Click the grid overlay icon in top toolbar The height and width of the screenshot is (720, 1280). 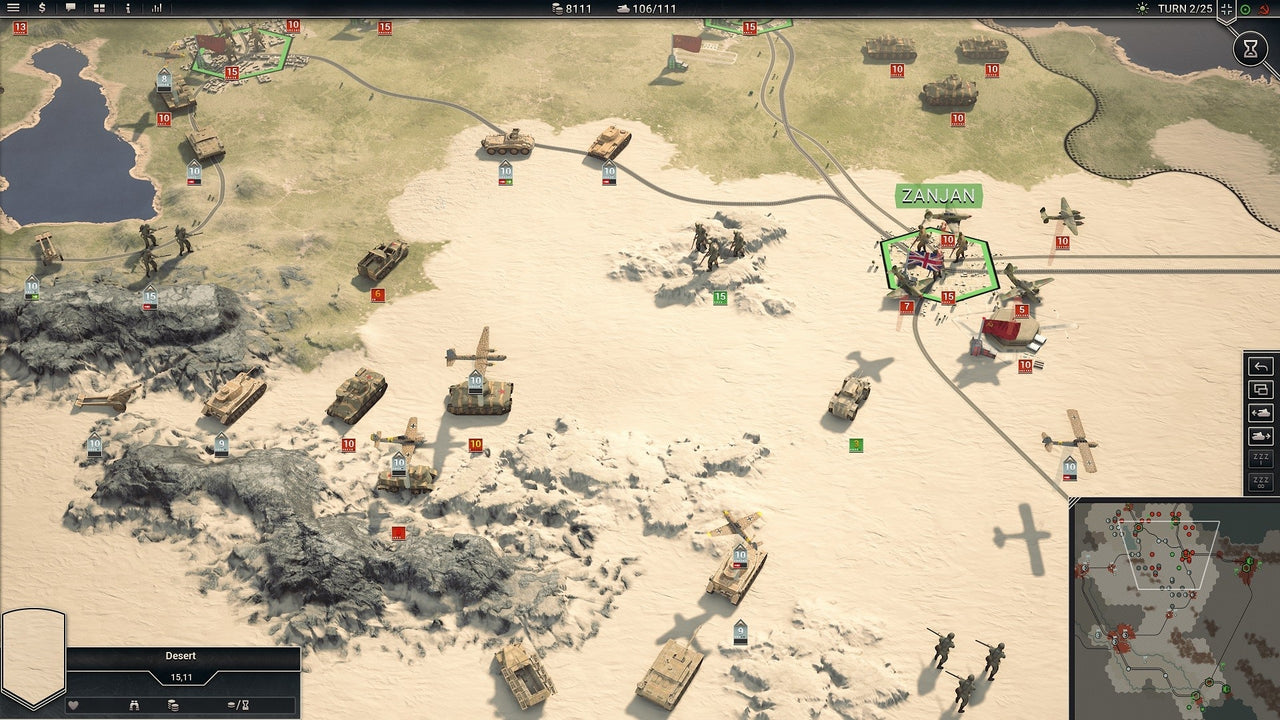click(x=99, y=8)
